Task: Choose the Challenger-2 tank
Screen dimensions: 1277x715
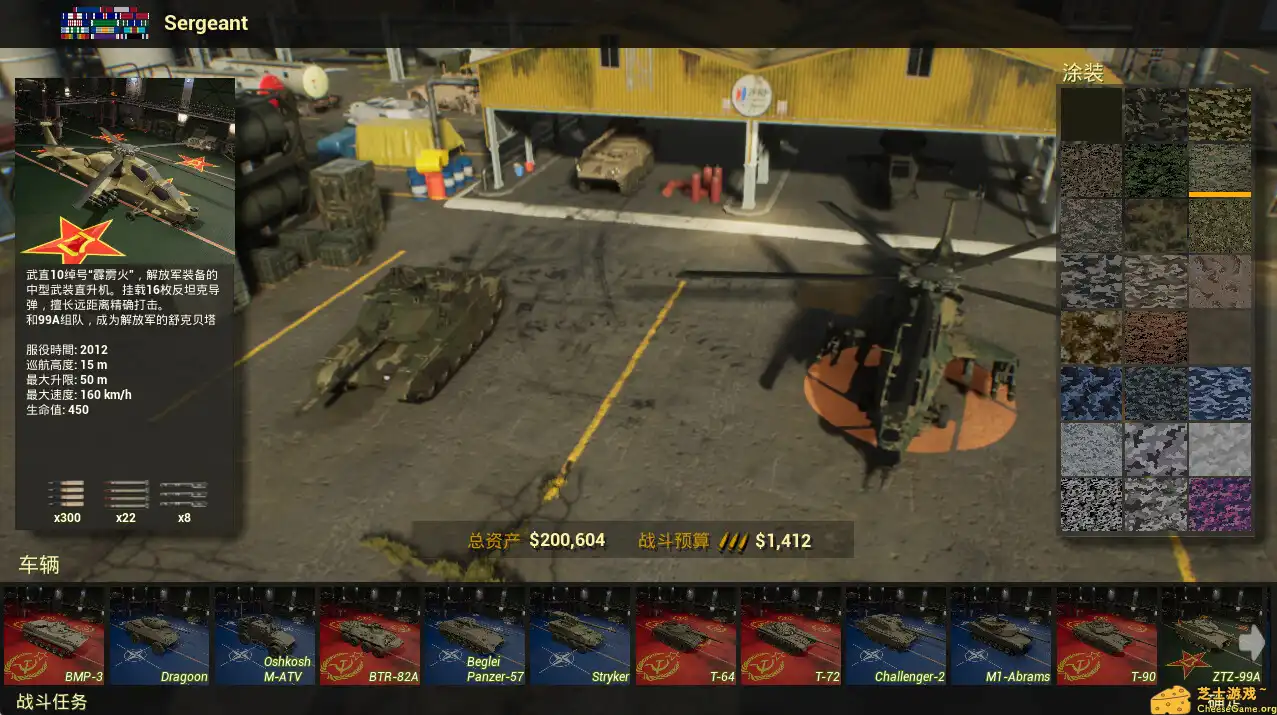Action: pos(896,636)
